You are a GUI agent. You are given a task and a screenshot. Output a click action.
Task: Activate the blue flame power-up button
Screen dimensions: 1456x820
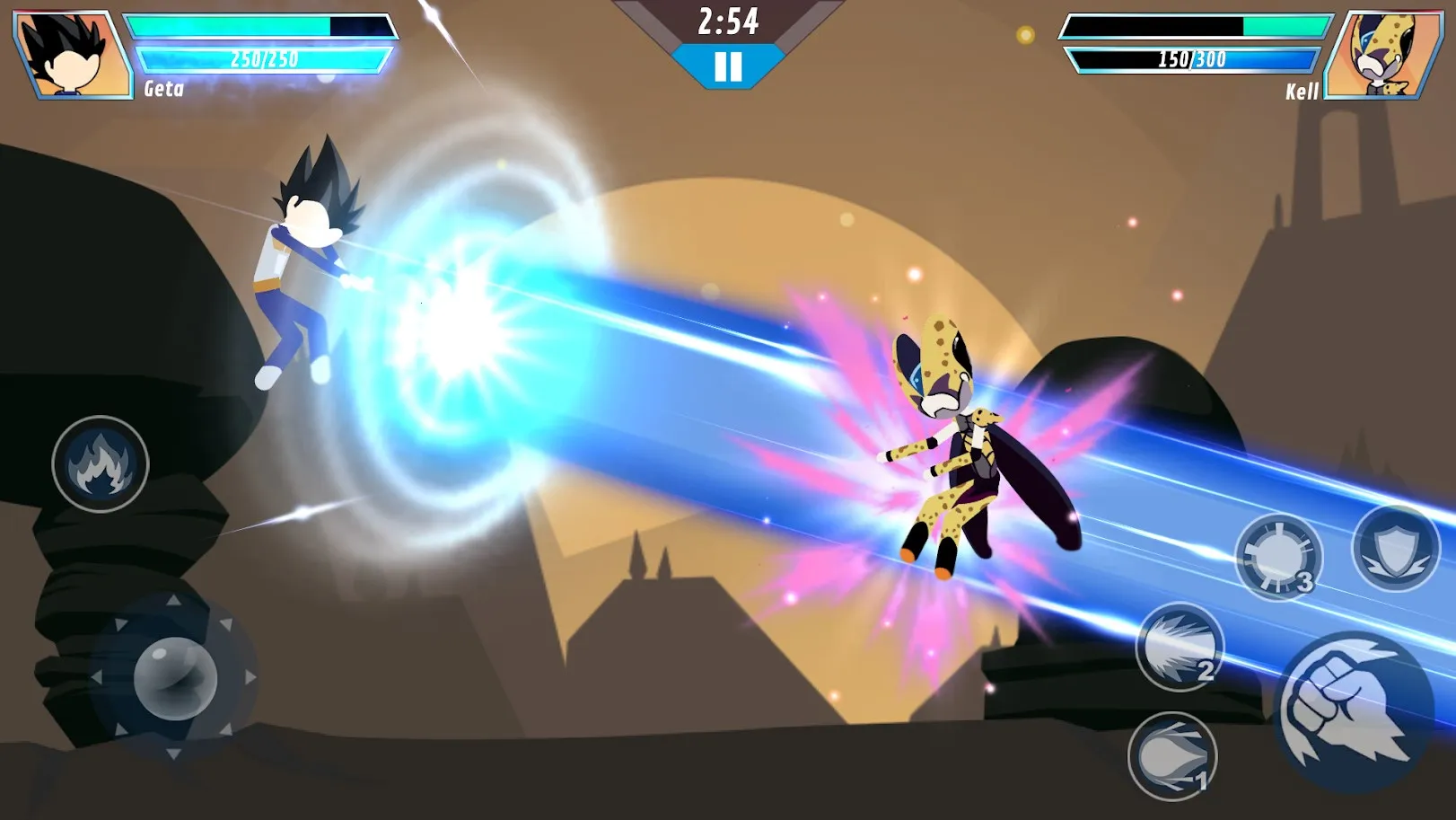tap(100, 464)
